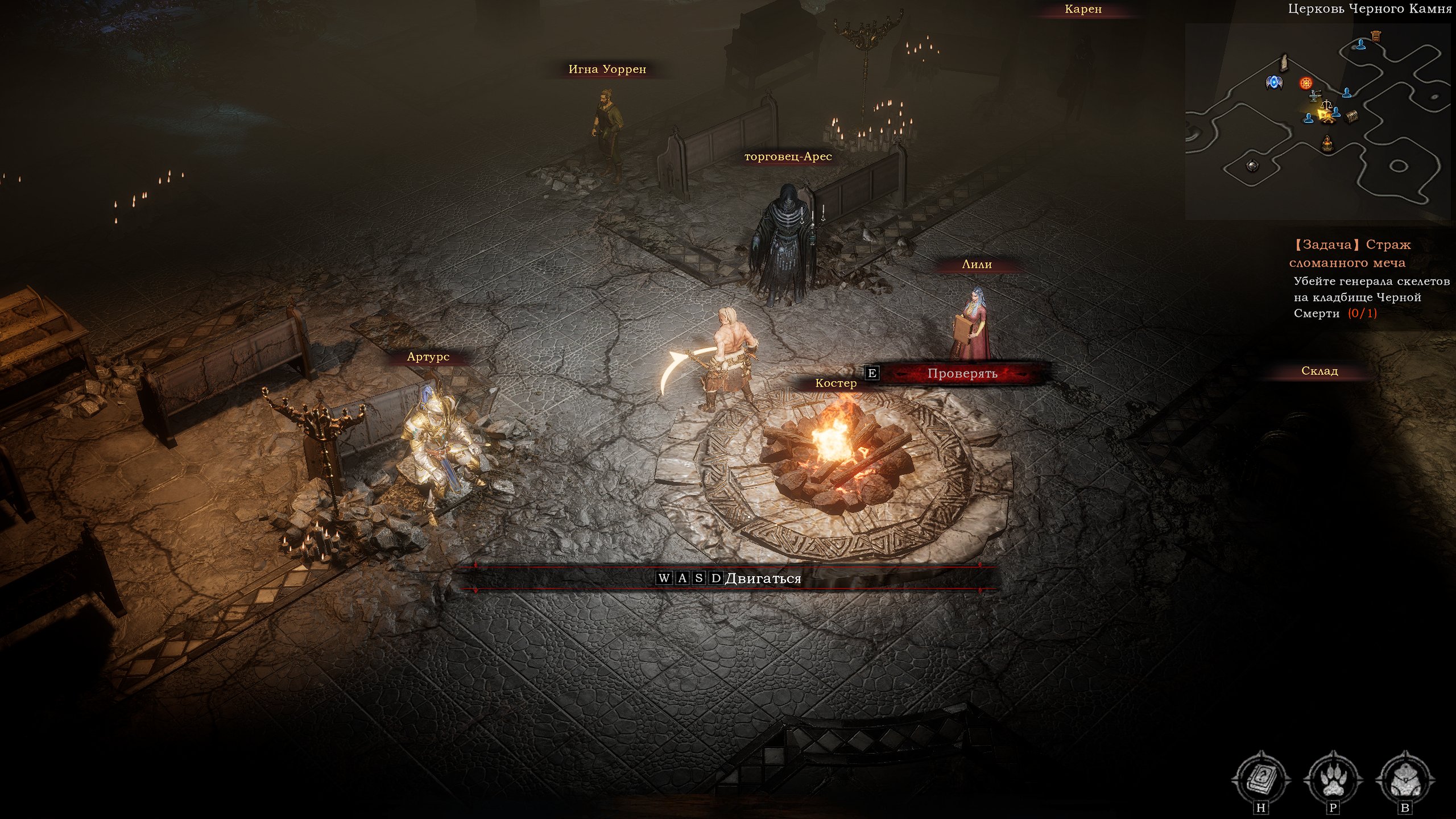
Task: Select the flaming brazier marker on minimap
Action: [1327, 143]
